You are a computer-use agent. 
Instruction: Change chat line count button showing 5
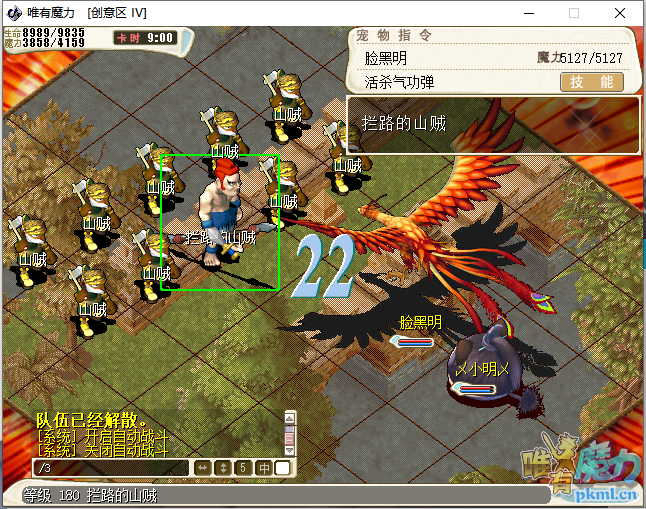coord(242,468)
